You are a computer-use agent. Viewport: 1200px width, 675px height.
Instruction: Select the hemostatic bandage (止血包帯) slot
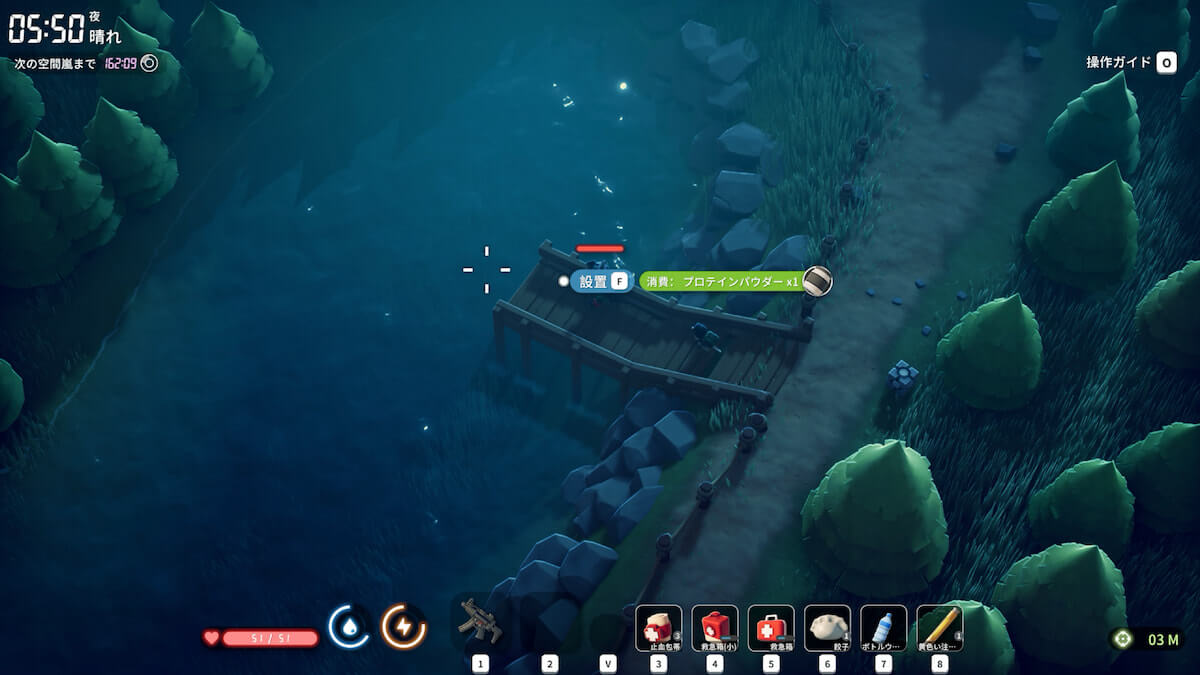[x=659, y=628]
